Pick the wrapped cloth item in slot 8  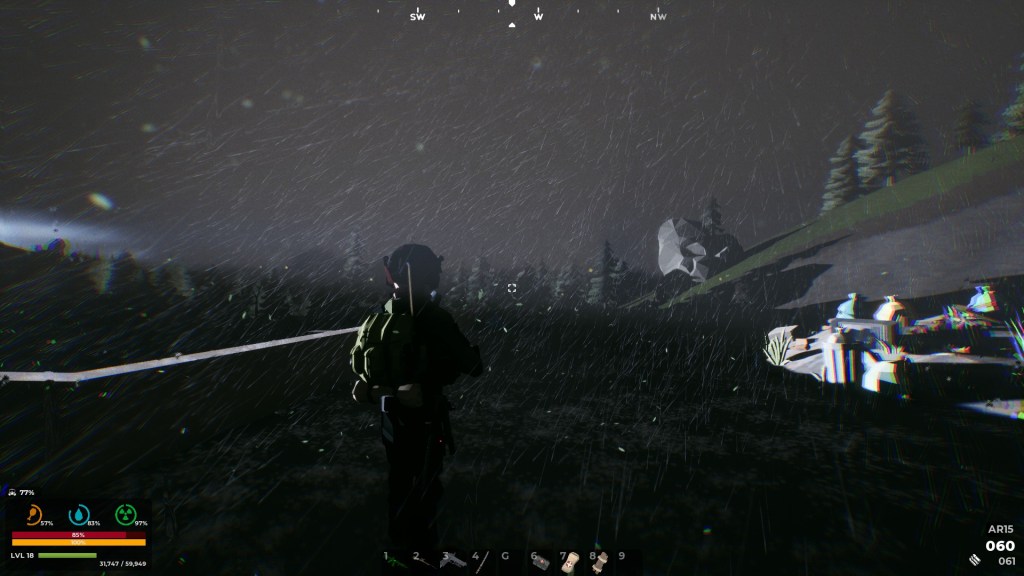600,562
